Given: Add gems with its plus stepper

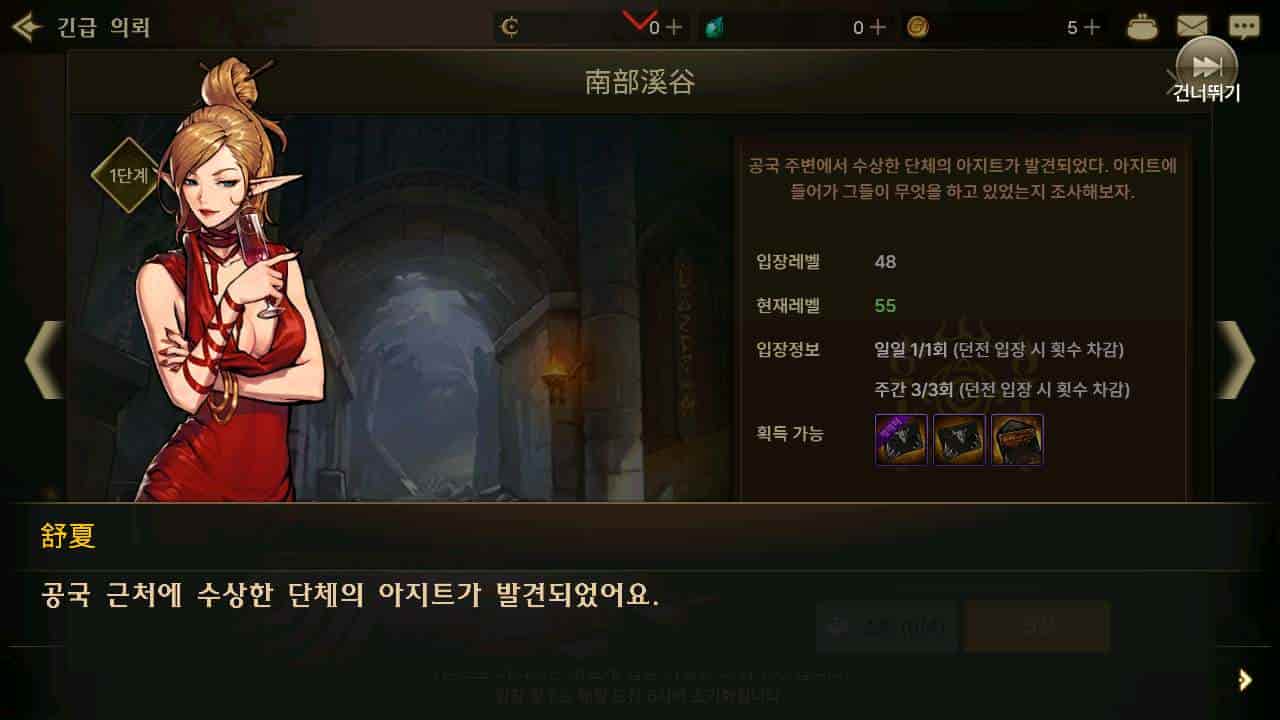Looking at the screenshot, I should coord(876,27).
